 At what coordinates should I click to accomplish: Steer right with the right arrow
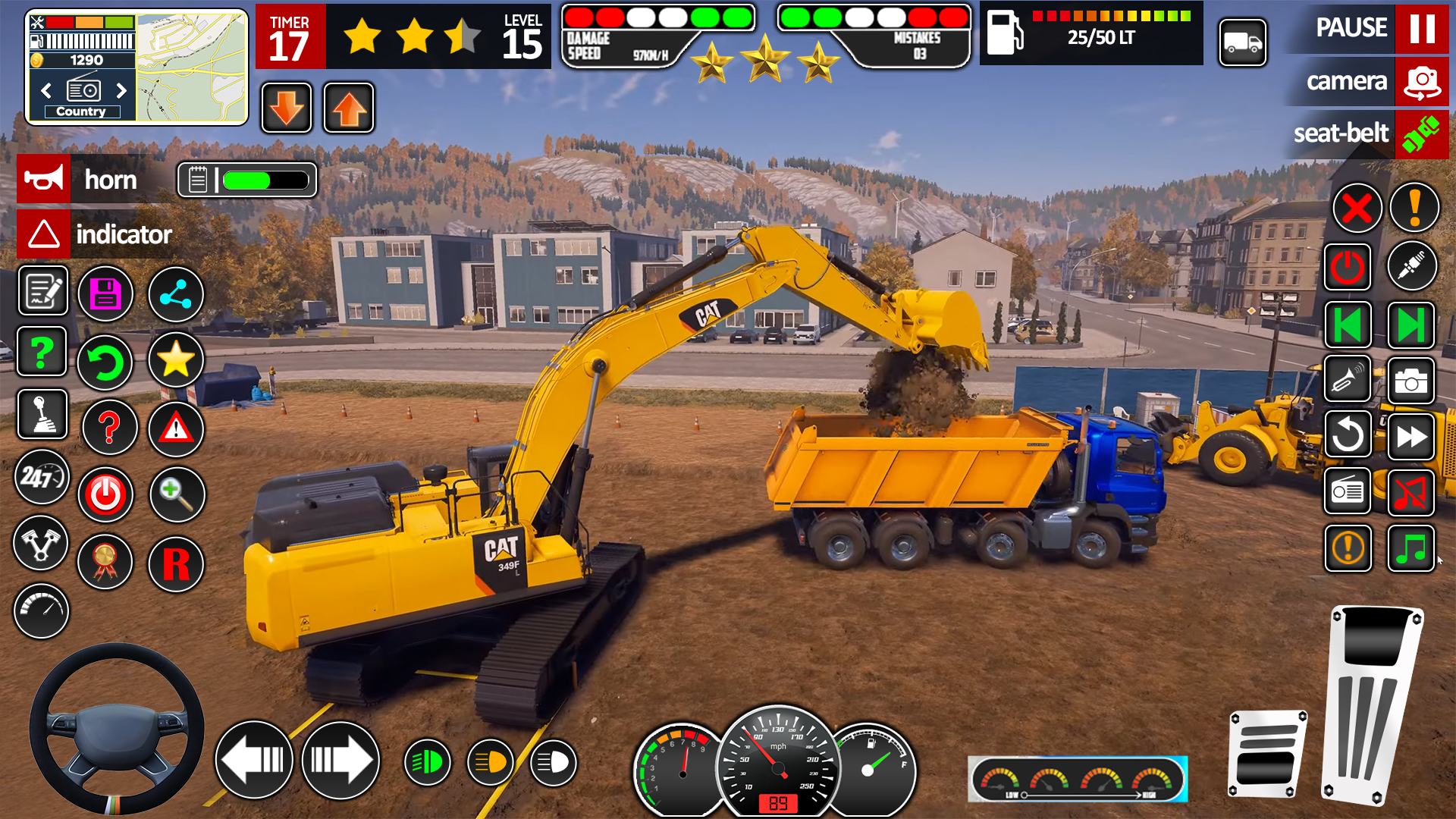tap(340, 760)
